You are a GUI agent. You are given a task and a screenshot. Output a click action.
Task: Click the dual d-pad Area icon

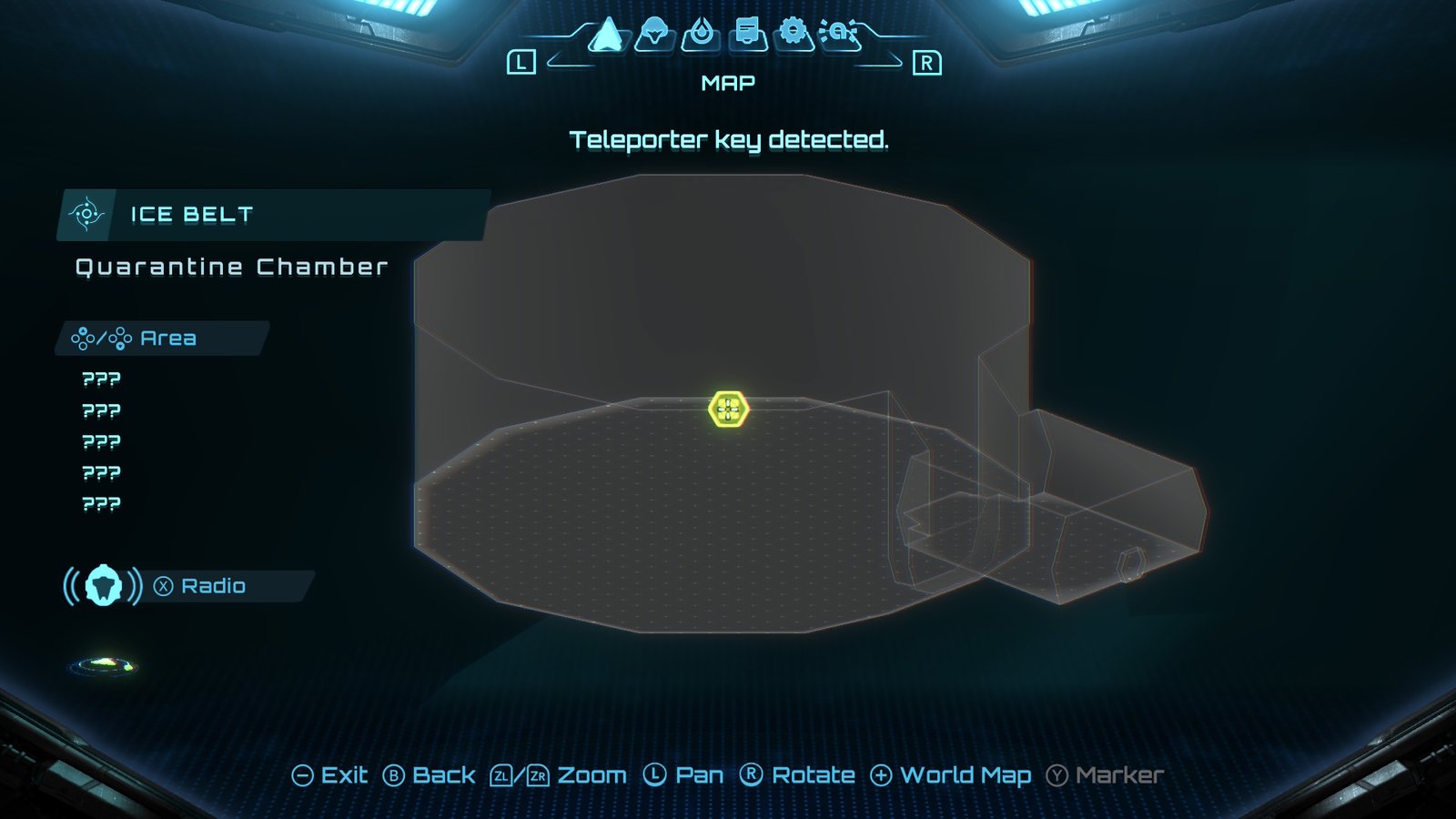pos(103,339)
